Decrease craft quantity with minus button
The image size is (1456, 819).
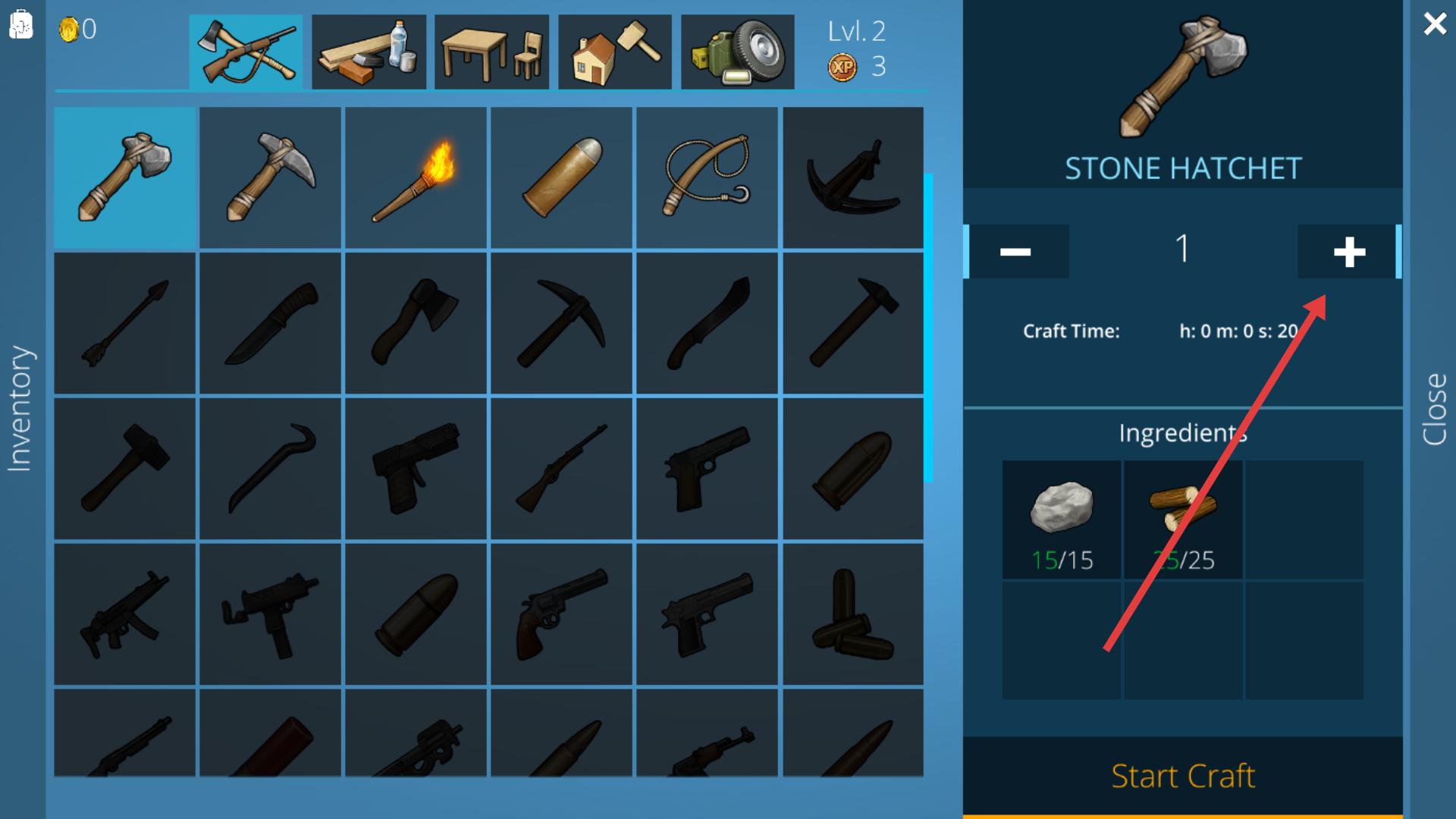point(1016,252)
